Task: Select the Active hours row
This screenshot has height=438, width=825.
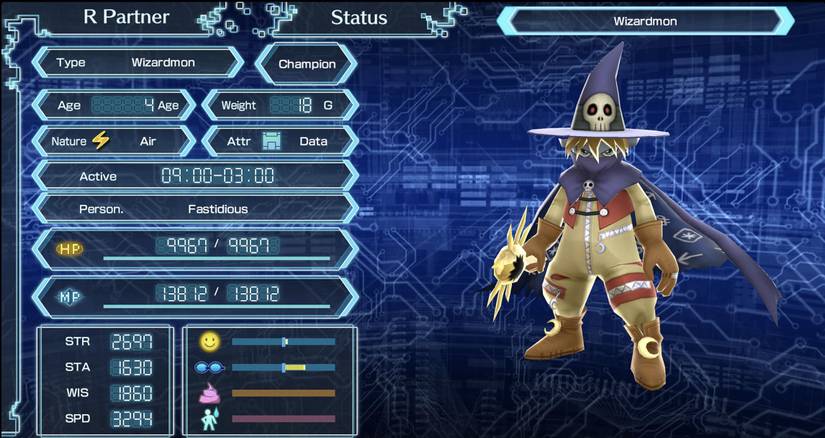Action: [195, 176]
